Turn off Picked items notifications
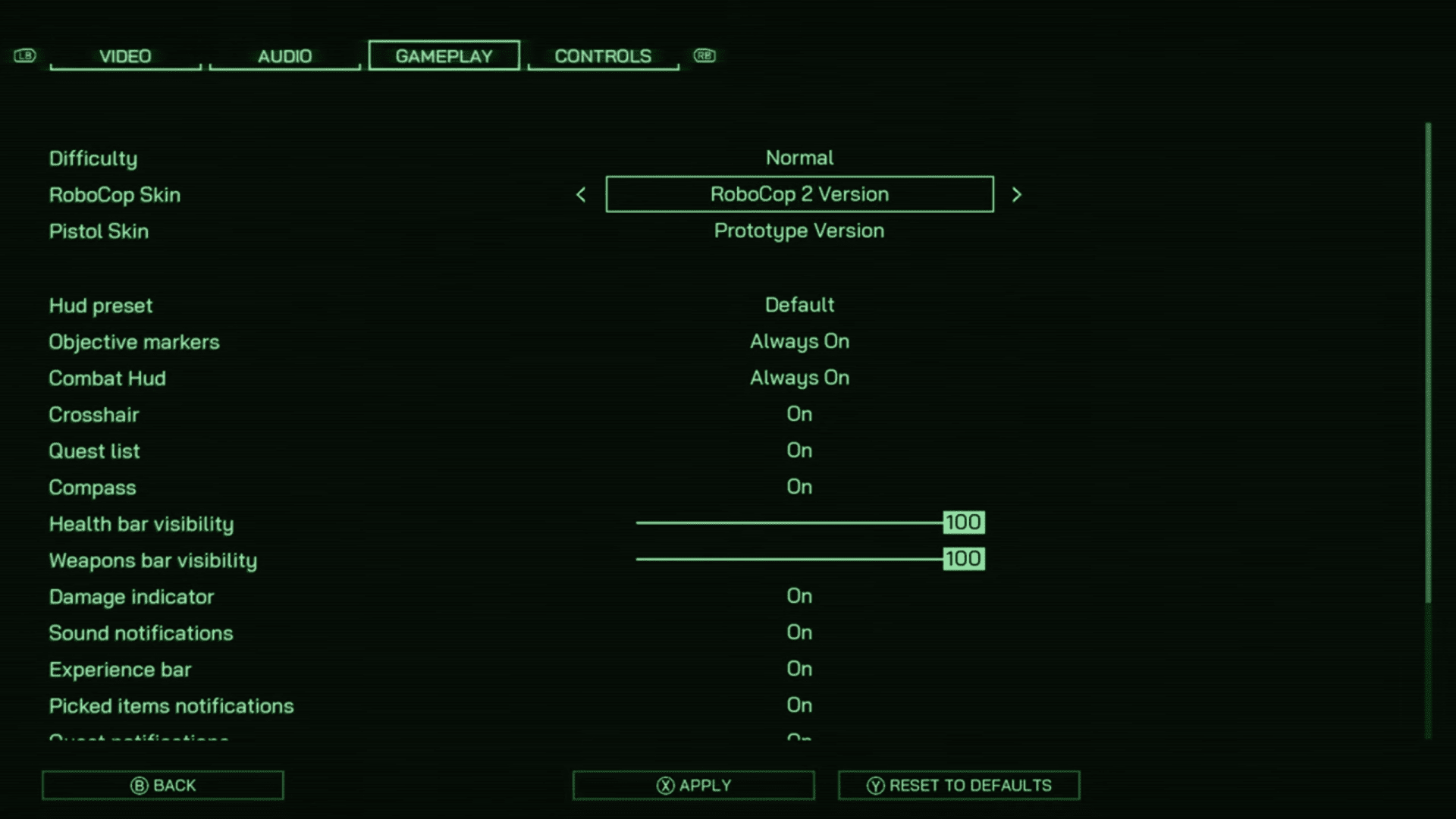The image size is (1456, 819). [x=799, y=705]
